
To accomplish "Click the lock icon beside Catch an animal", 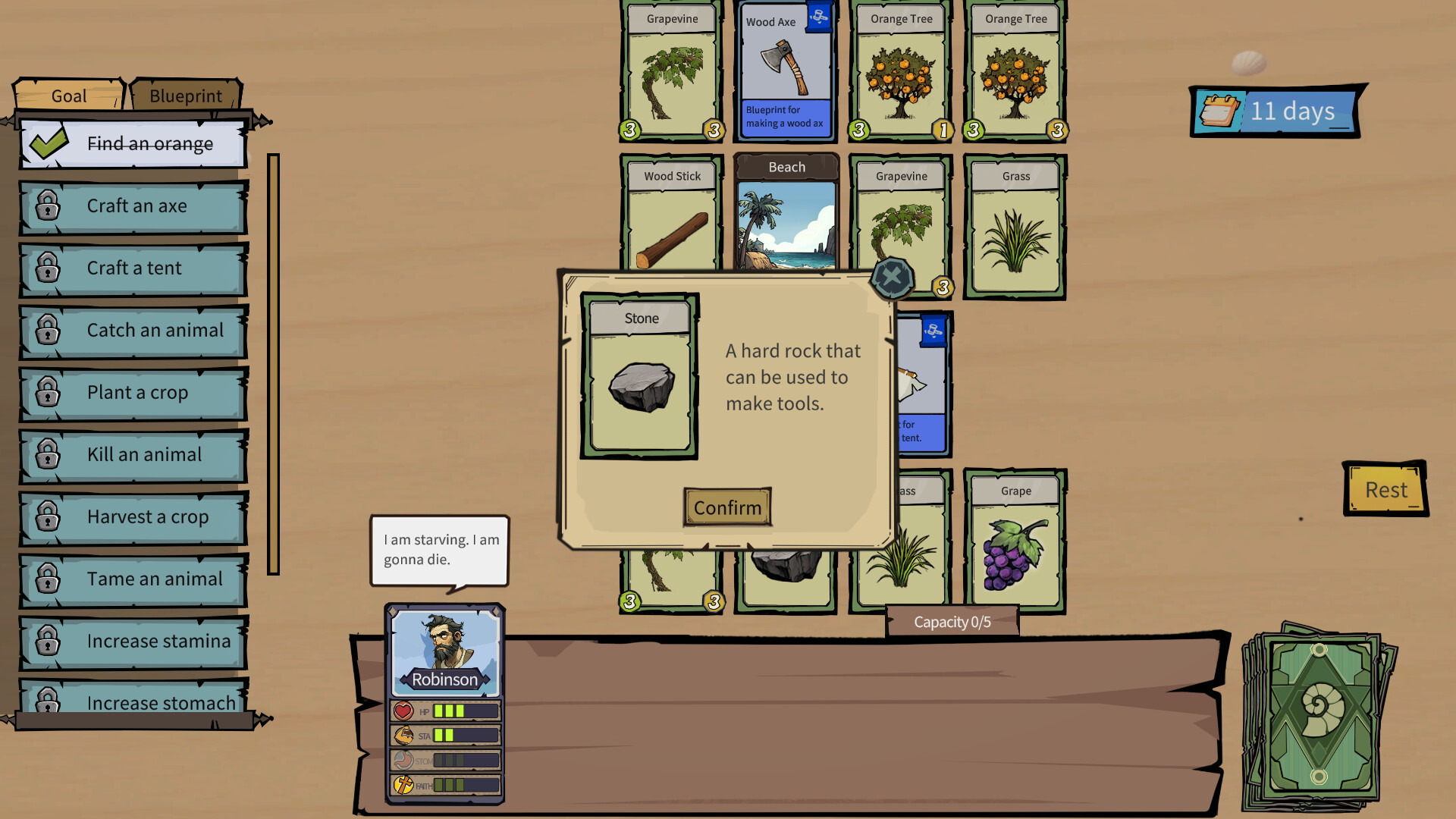I will 49,330.
